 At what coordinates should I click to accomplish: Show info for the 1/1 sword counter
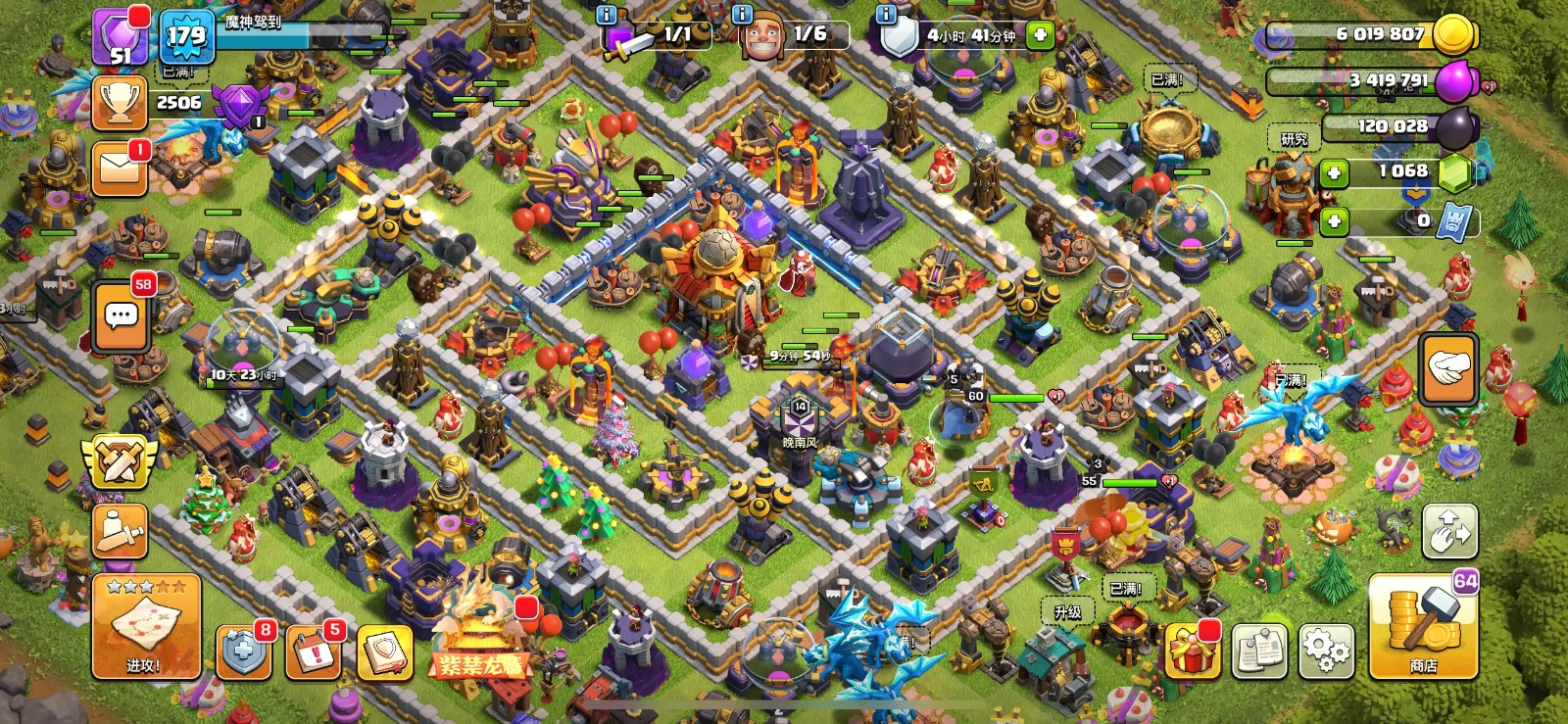pyautogui.click(x=607, y=15)
